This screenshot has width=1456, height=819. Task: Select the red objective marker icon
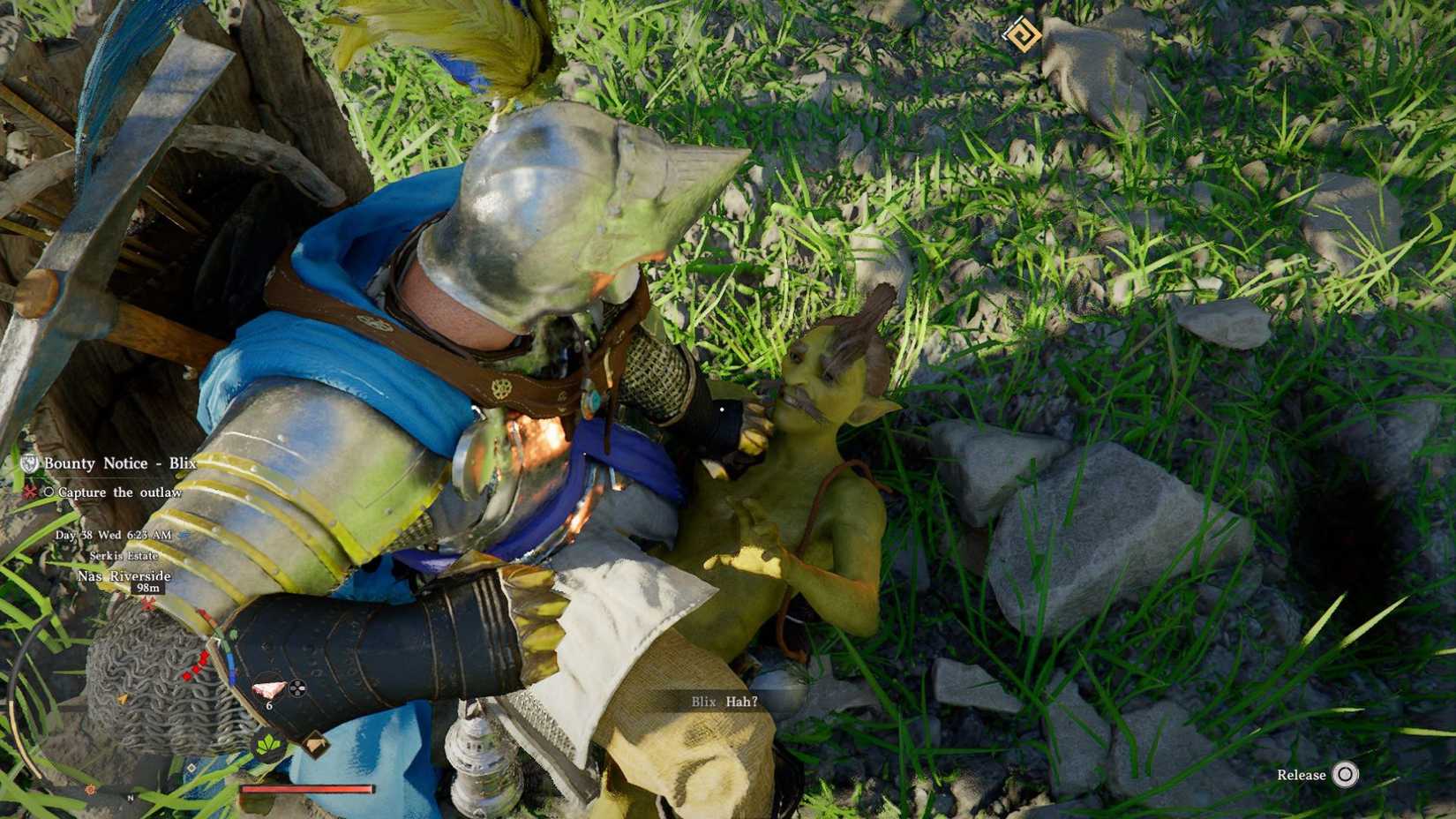click(x=29, y=492)
